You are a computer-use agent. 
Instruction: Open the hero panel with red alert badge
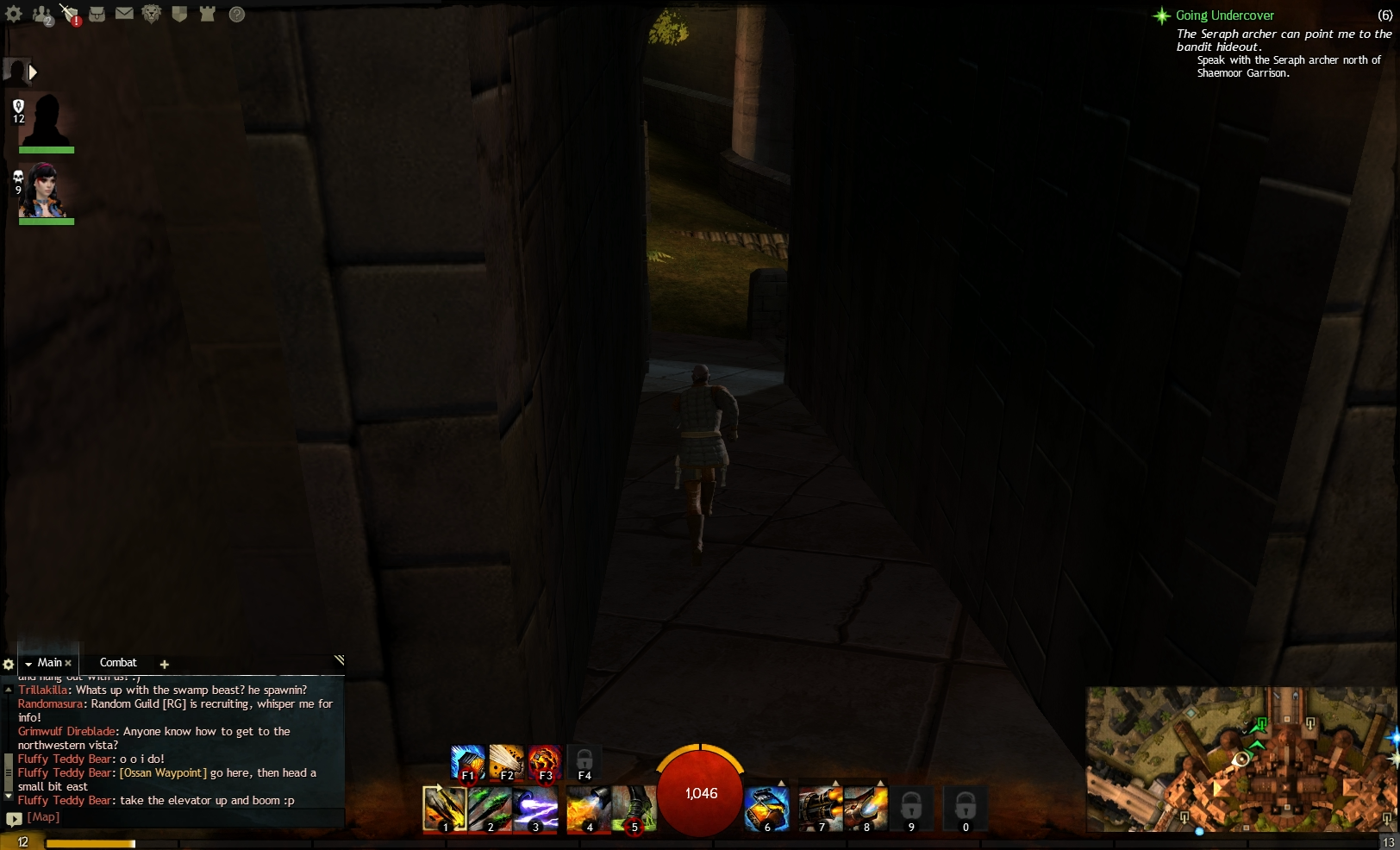coord(69,14)
